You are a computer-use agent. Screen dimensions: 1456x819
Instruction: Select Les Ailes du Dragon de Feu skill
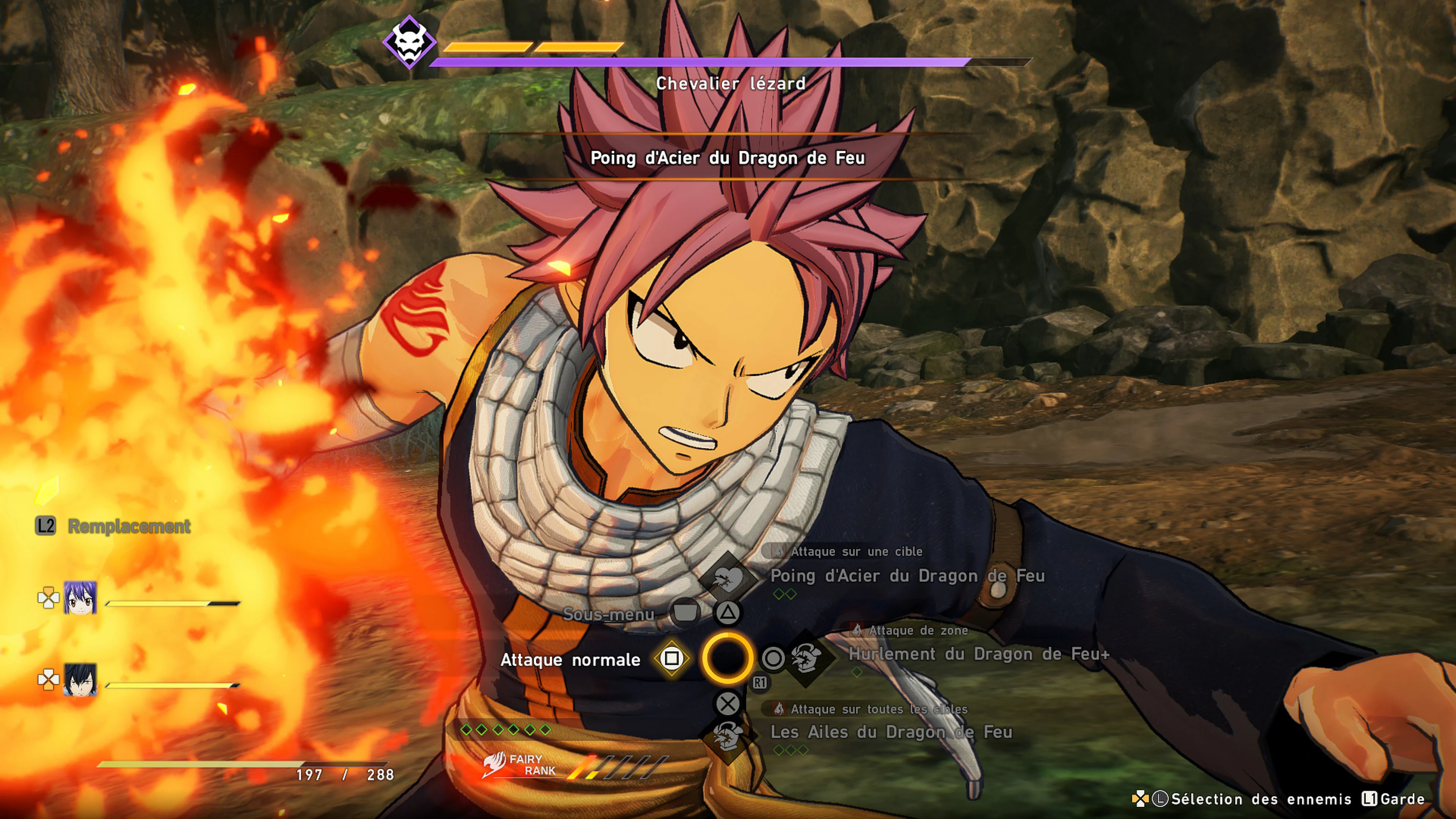[x=891, y=733]
